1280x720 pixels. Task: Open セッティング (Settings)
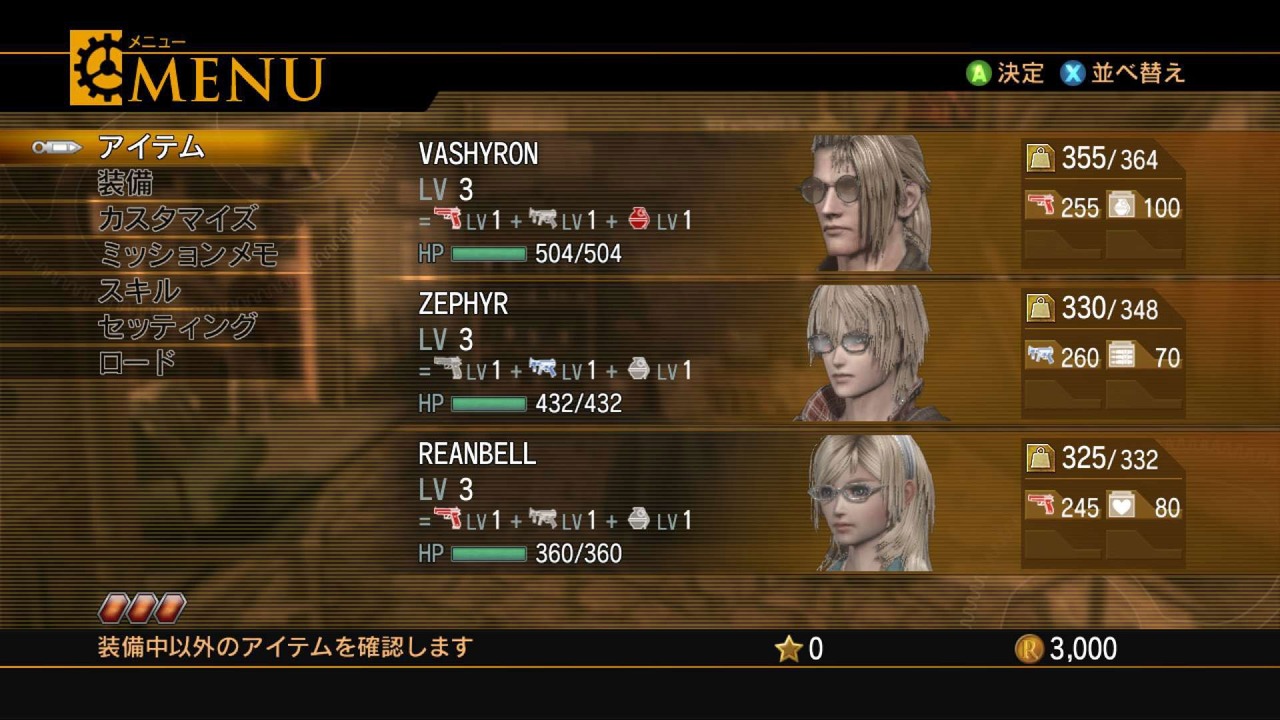pos(177,326)
